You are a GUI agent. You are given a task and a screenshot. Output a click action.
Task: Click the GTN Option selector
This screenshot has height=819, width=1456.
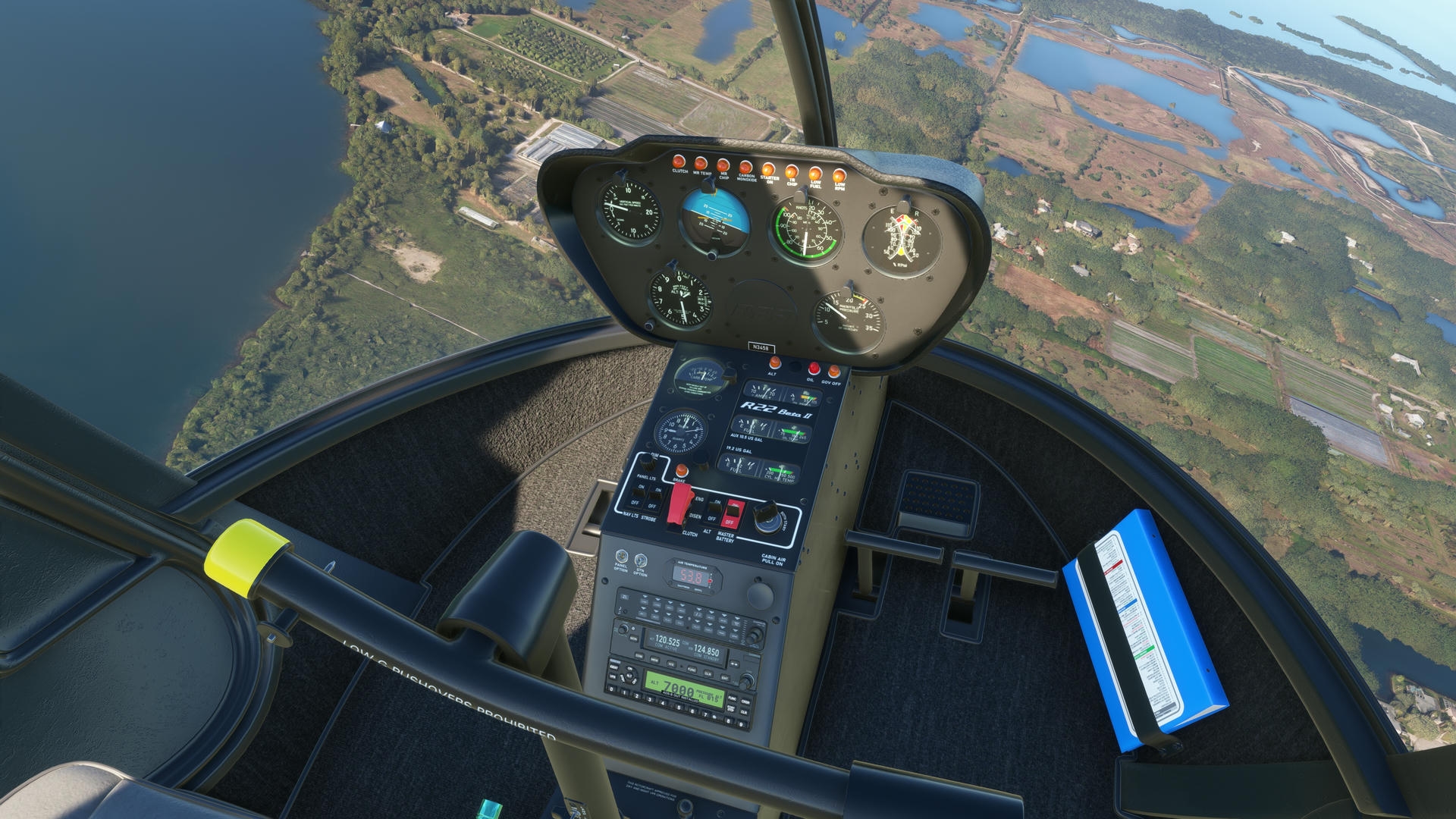point(641,560)
